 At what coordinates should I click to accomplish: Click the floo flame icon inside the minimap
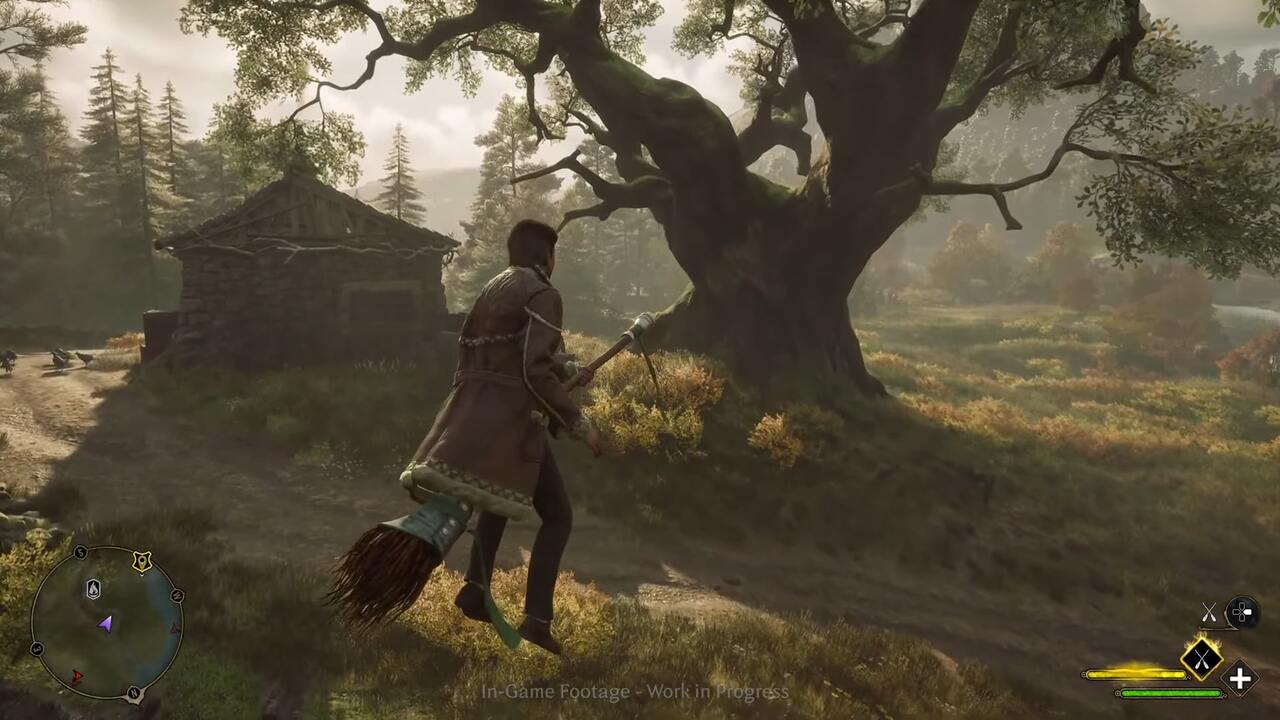[92, 589]
